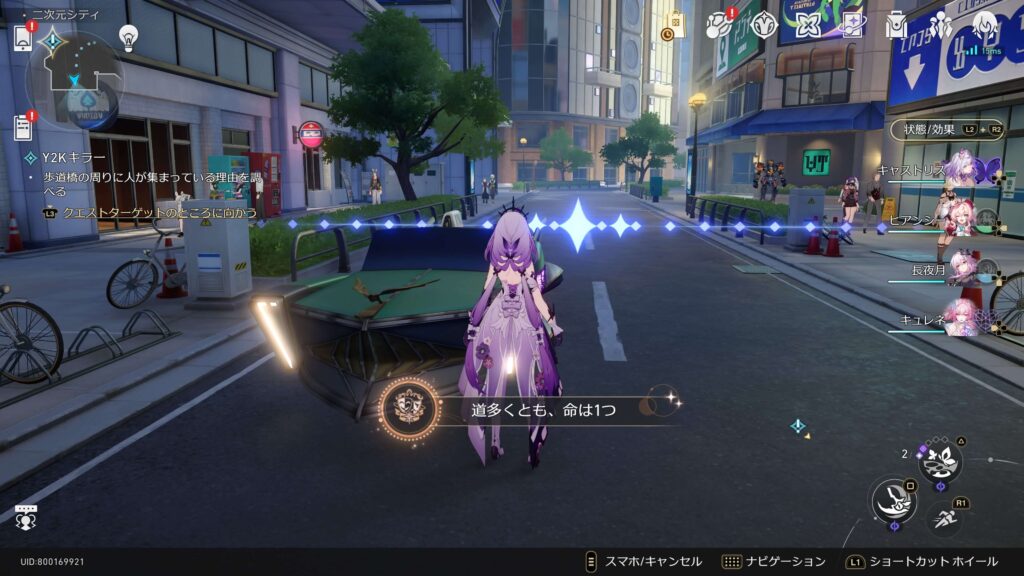Switch to party member キャストリス
The height and width of the screenshot is (576, 1024).
click(x=962, y=168)
